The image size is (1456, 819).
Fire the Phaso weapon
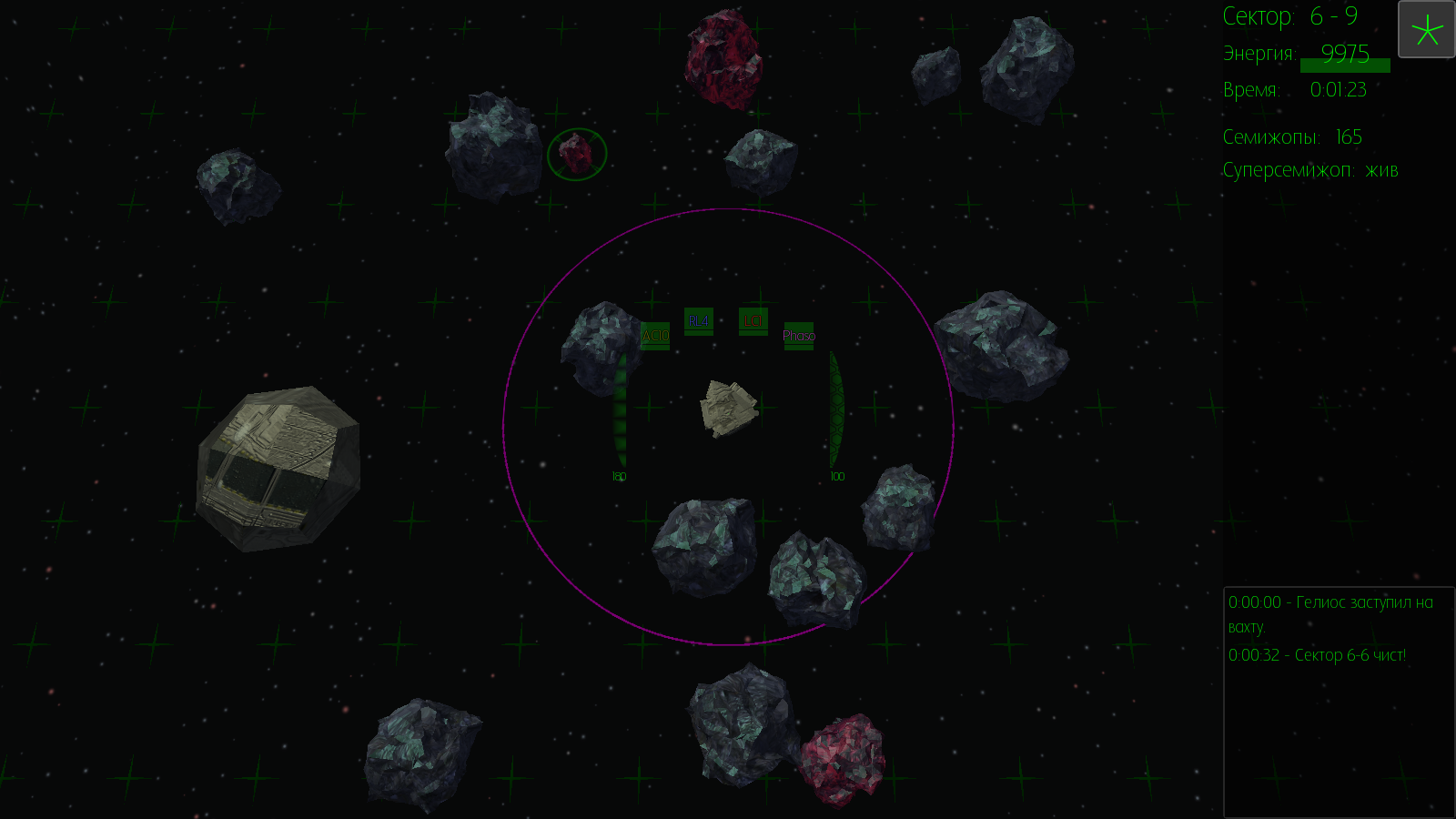click(799, 336)
